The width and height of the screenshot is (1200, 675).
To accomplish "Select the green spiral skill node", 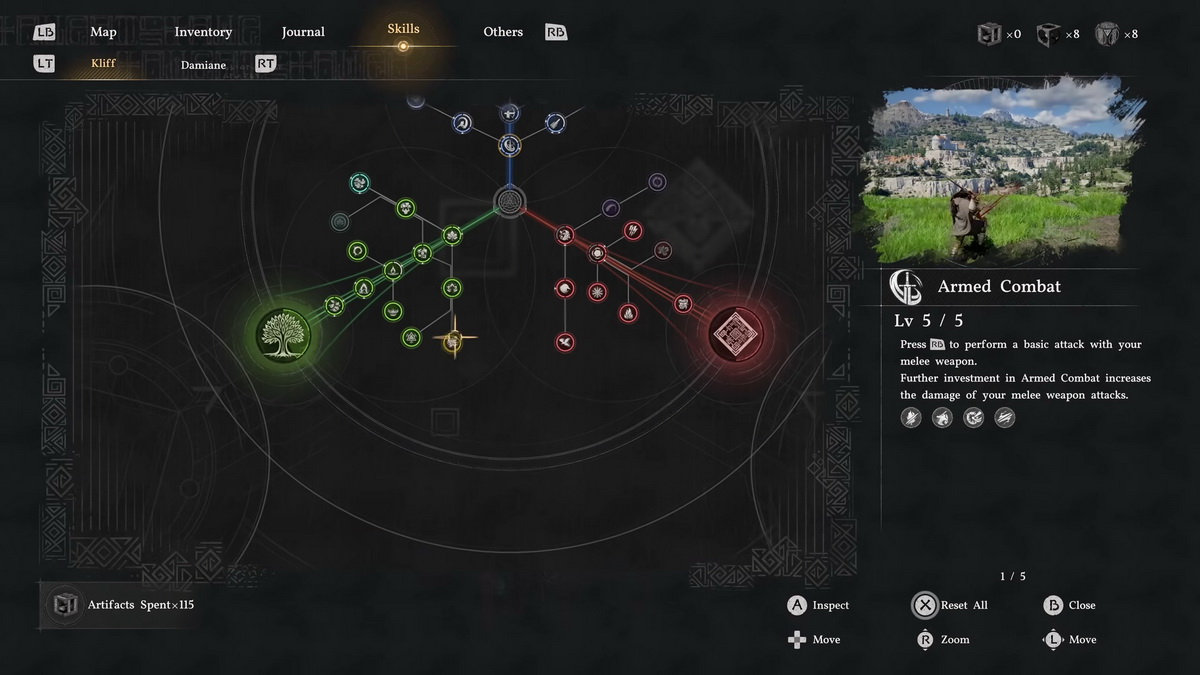I will point(357,250).
